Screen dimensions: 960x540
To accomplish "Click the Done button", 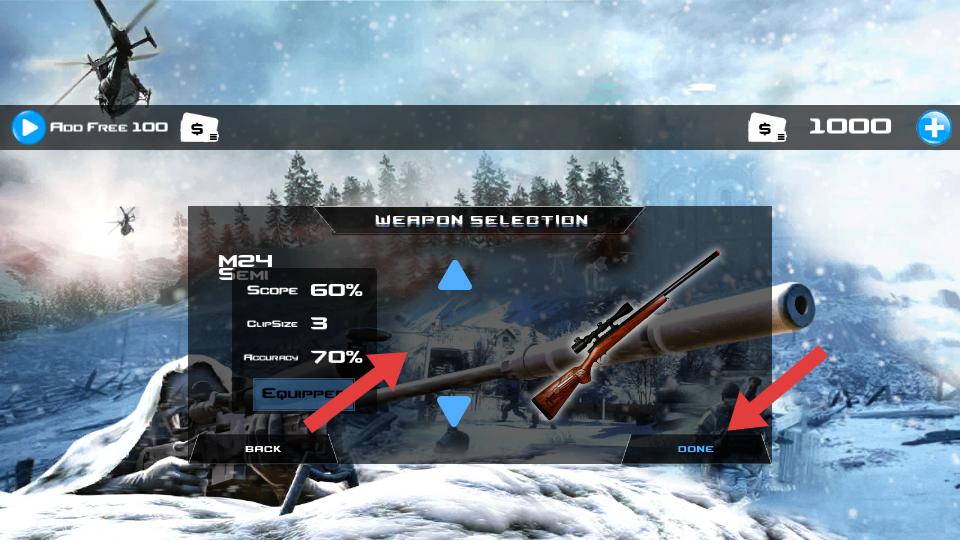I will (696, 449).
